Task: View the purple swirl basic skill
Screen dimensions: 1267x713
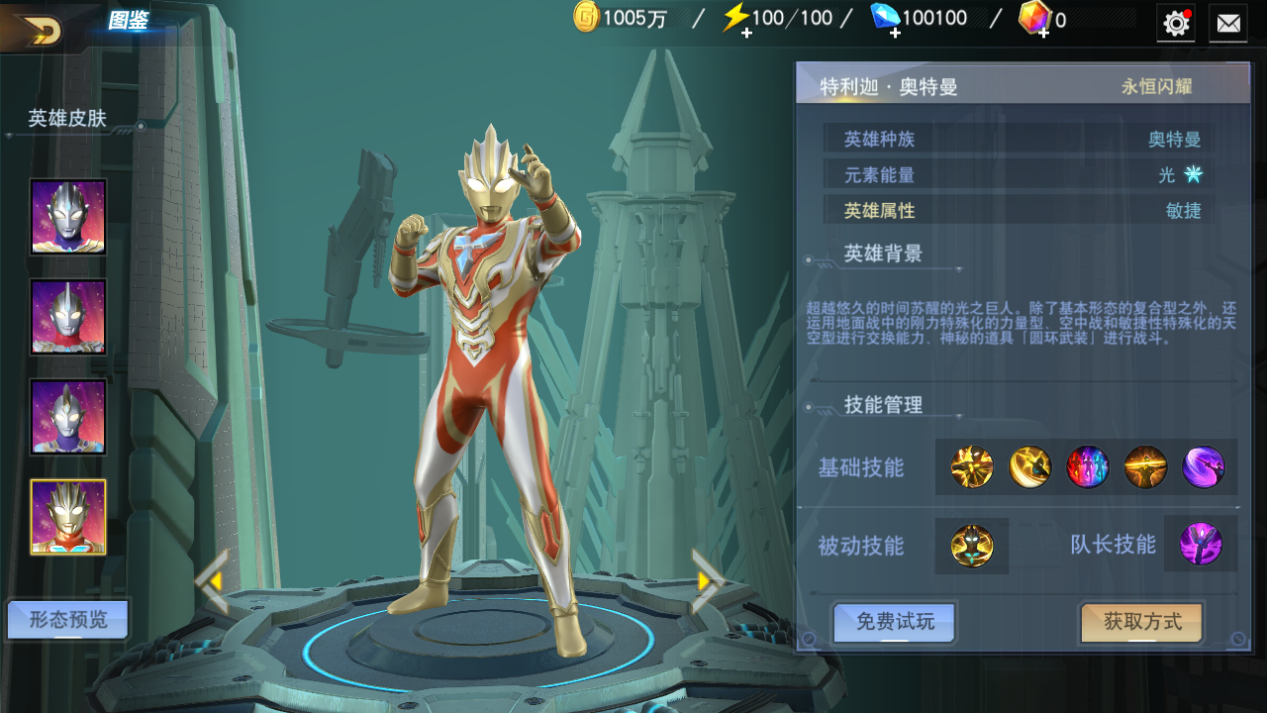Action: pos(1203,467)
